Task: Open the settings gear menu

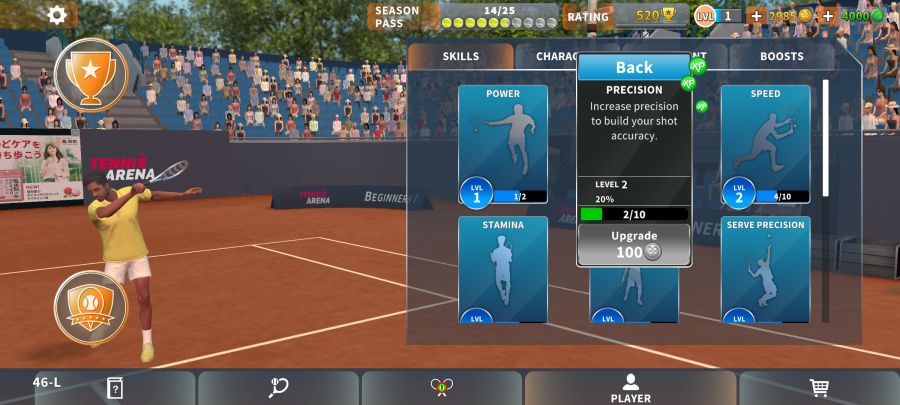Action: tap(58, 15)
